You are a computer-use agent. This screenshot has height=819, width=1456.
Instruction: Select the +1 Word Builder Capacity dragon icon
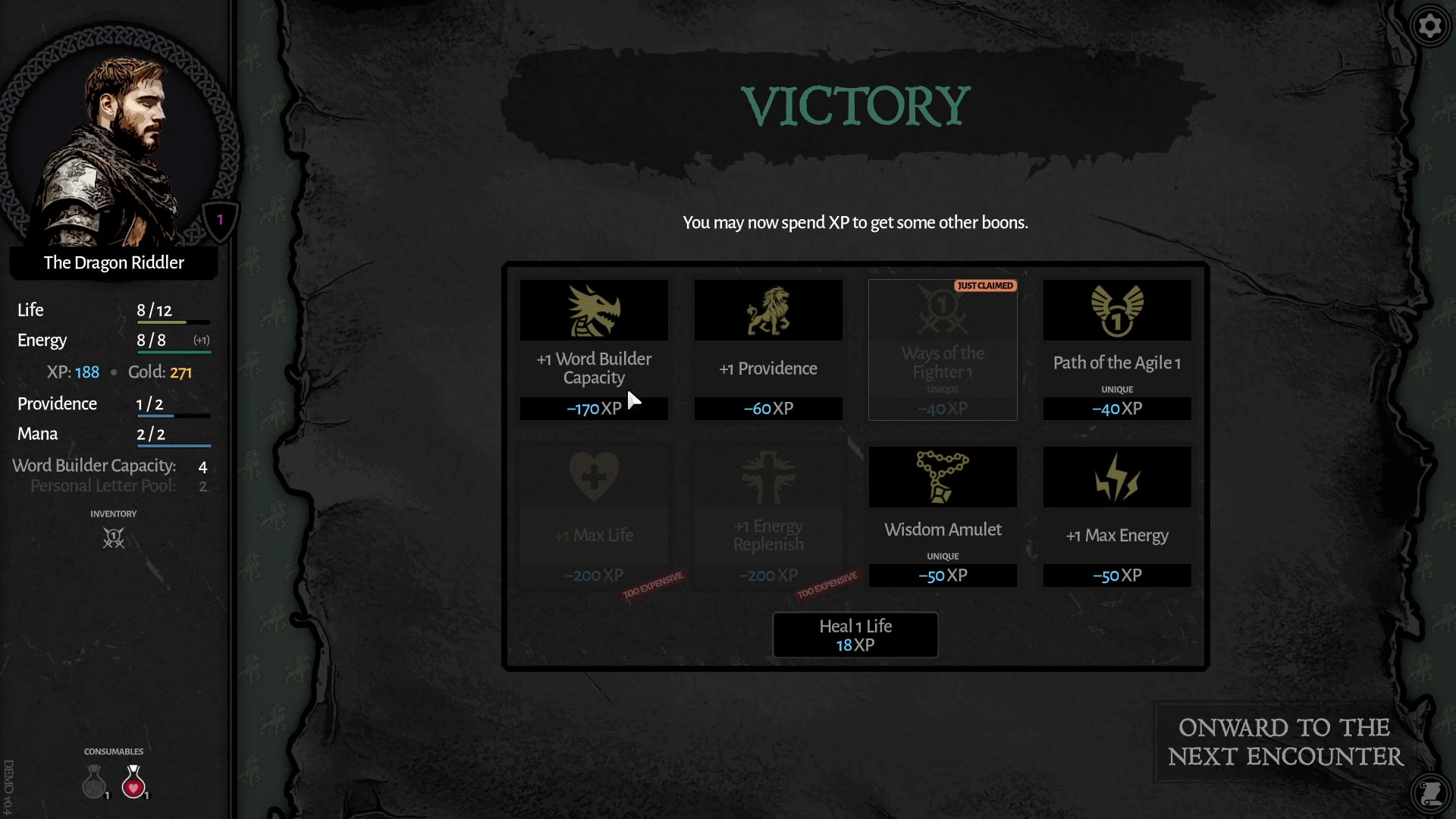pyautogui.click(x=594, y=309)
